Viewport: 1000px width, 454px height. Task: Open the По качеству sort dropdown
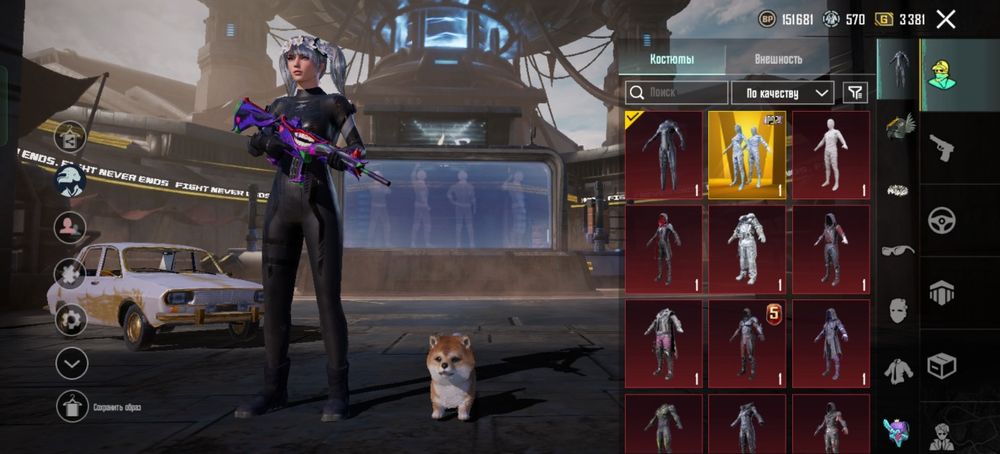click(782, 93)
